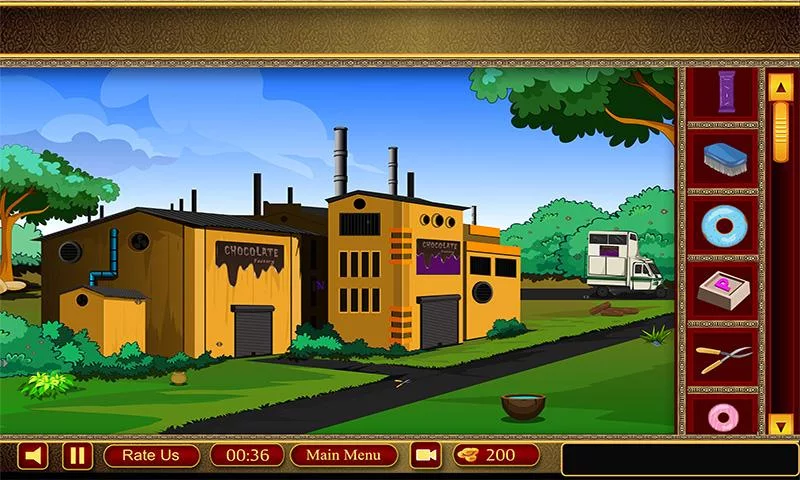Viewport: 800px width, 480px height.
Task: Click the inventory scroll up arrow
Action: (780, 87)
